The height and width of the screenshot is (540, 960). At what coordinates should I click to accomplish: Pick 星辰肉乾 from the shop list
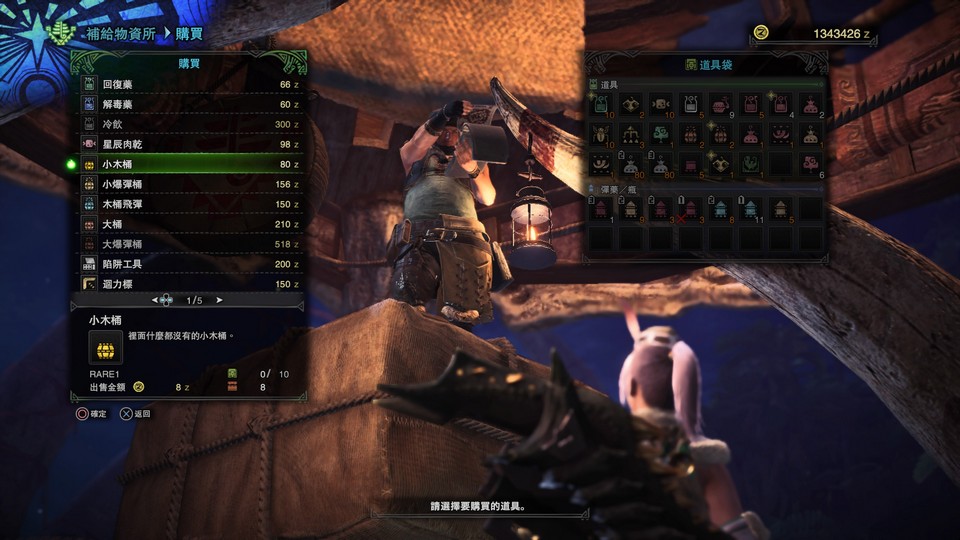click(x=190, y=145)
